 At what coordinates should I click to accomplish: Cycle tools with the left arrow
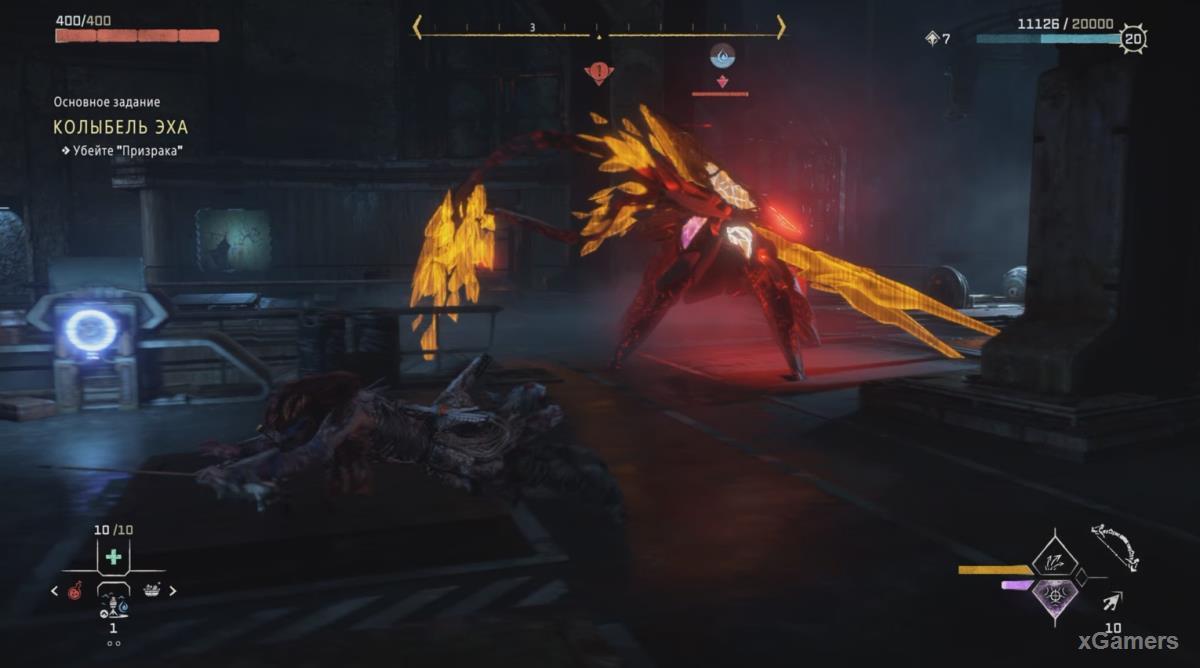point(55,591)
